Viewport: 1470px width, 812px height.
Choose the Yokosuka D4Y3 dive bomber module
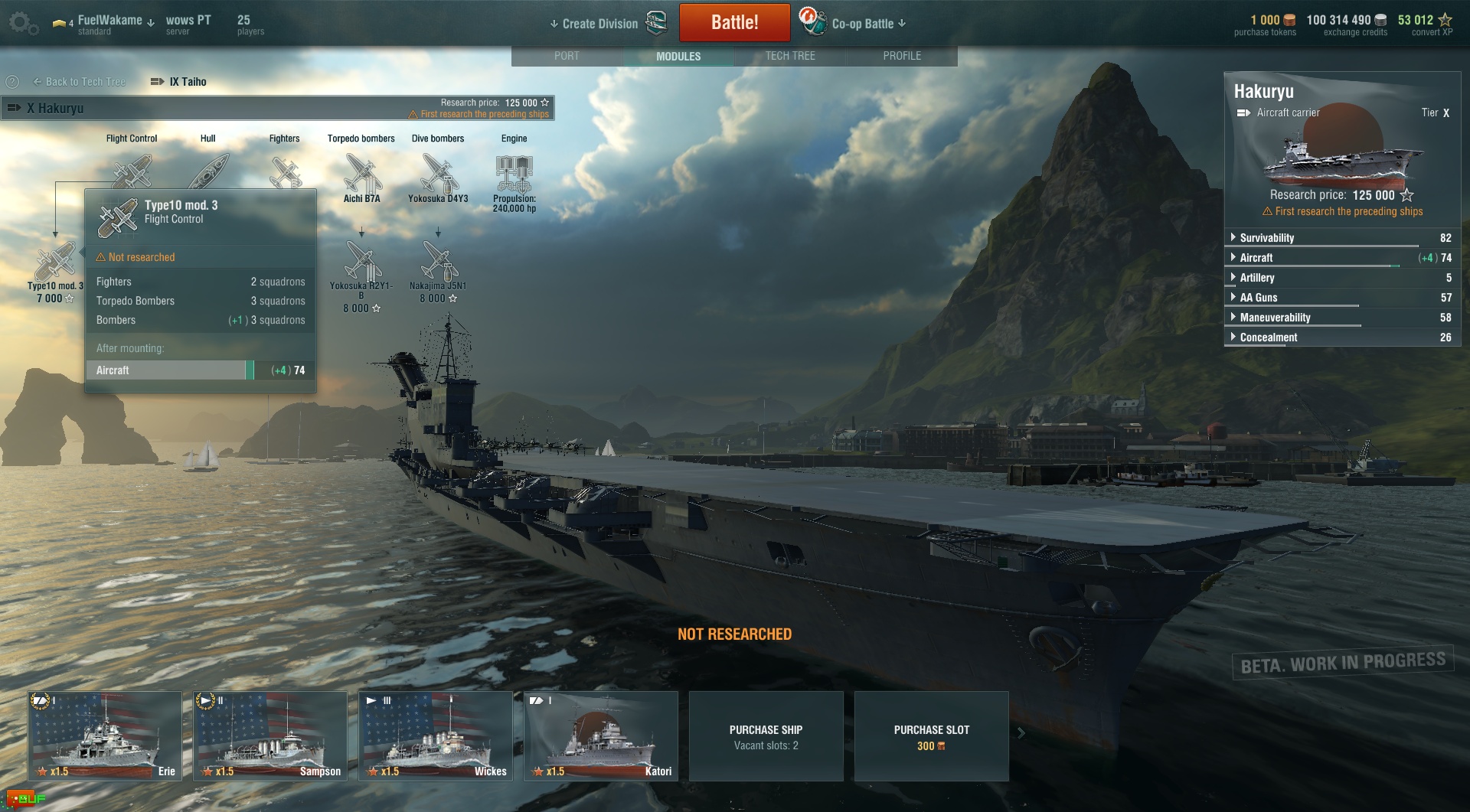pyautogui.click(x=438, y=174)
